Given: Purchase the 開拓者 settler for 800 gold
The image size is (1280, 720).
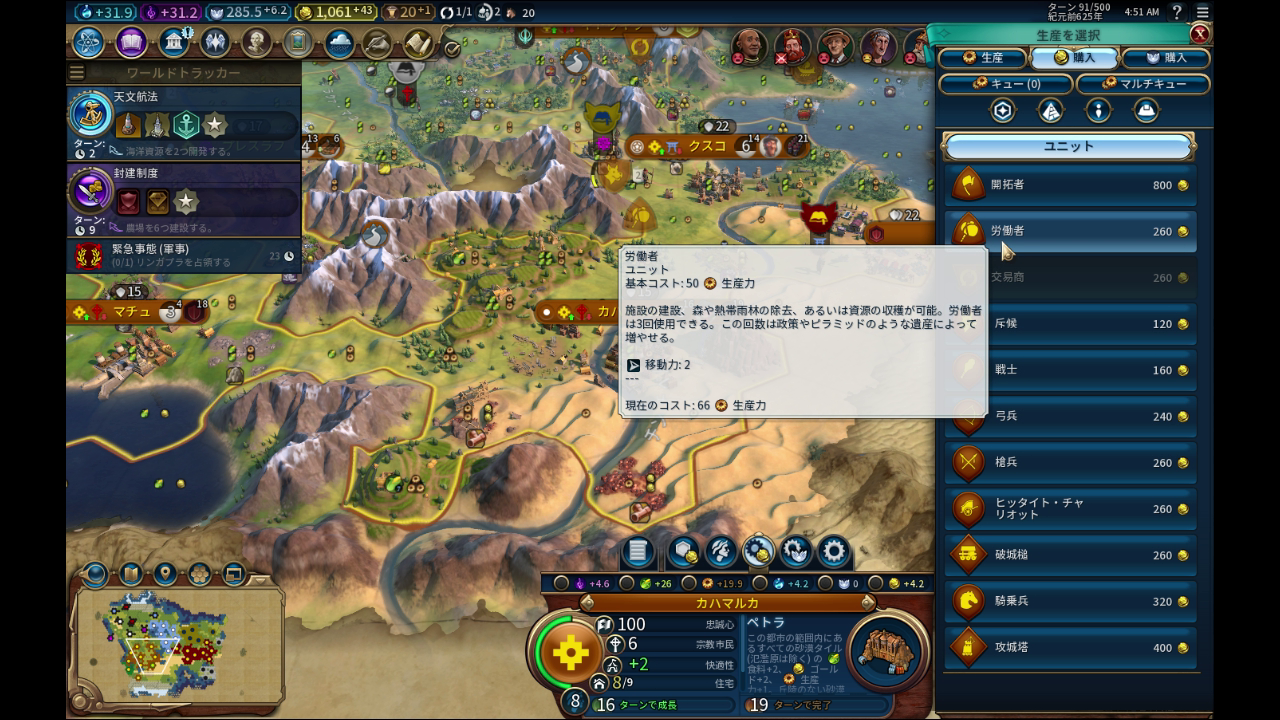Looking at the screenshot, I should coord(1070,185).
